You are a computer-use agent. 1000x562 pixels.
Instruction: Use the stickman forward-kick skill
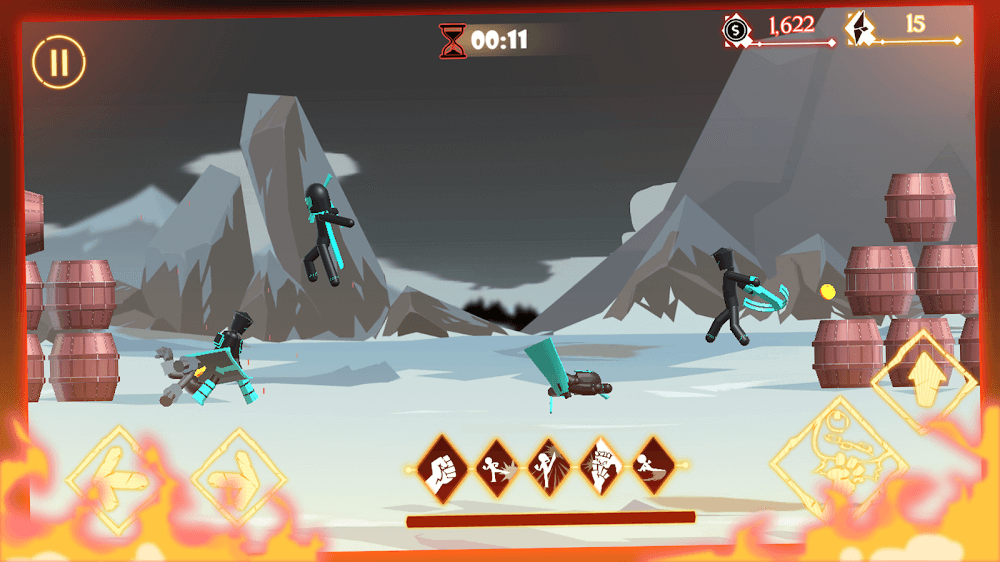pos(494,467)
